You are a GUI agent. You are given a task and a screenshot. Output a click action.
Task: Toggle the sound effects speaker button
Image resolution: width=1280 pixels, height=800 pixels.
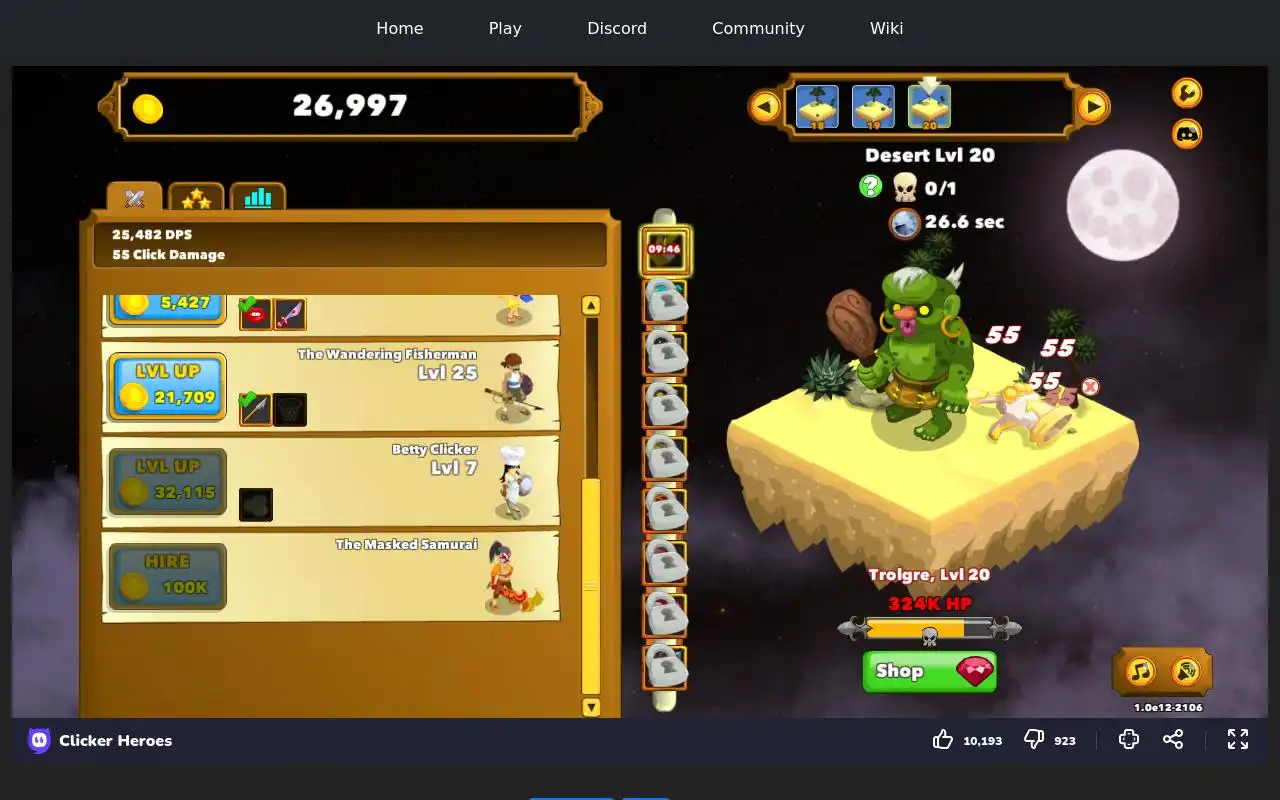pyautogui.click(x=1185, y=671)
